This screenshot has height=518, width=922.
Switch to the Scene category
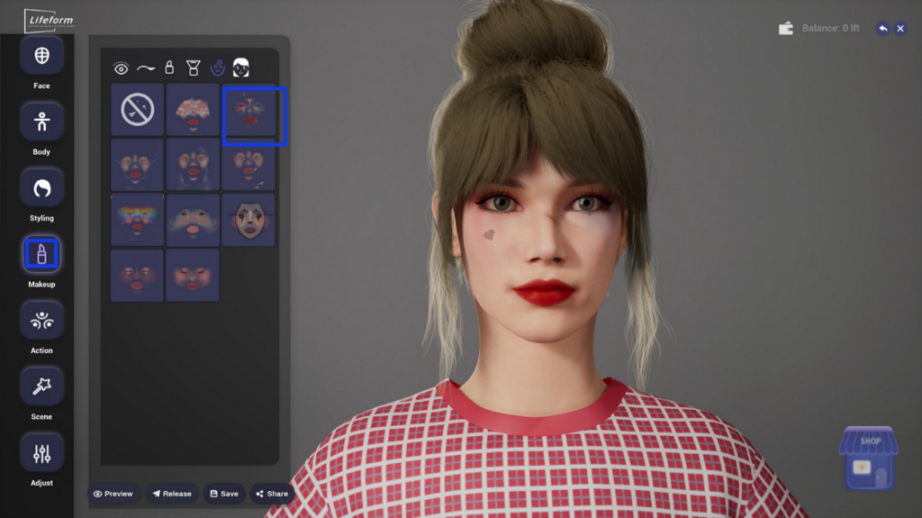click(41, 386)
